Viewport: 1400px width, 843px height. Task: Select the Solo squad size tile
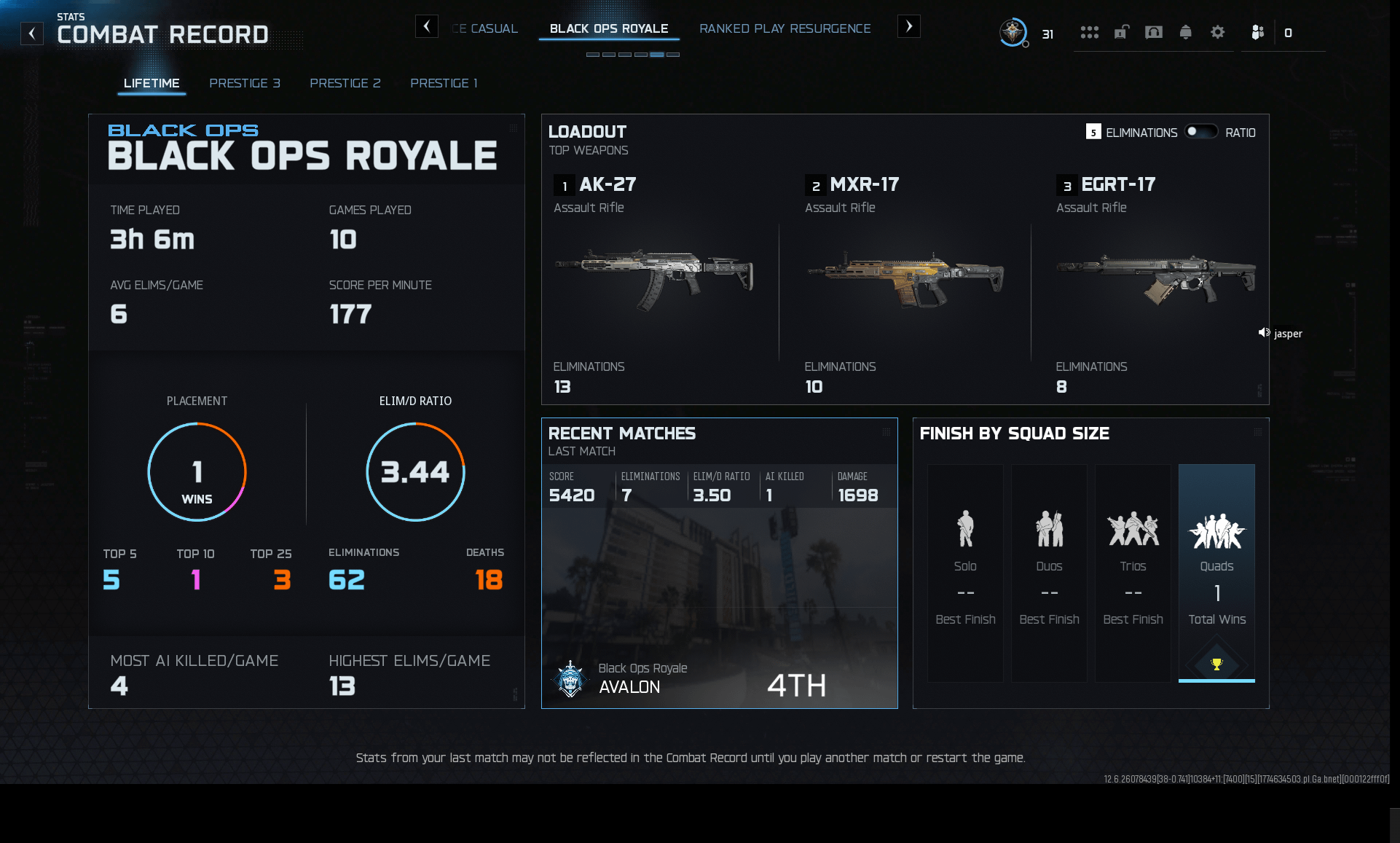[x=965, y=573]
